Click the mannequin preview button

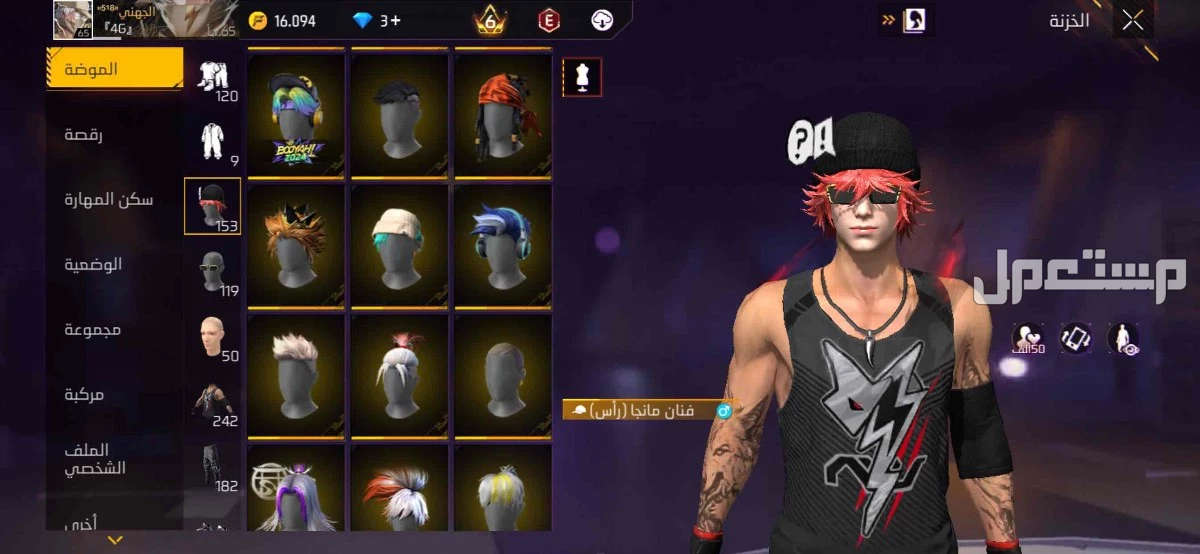point(582,76)
